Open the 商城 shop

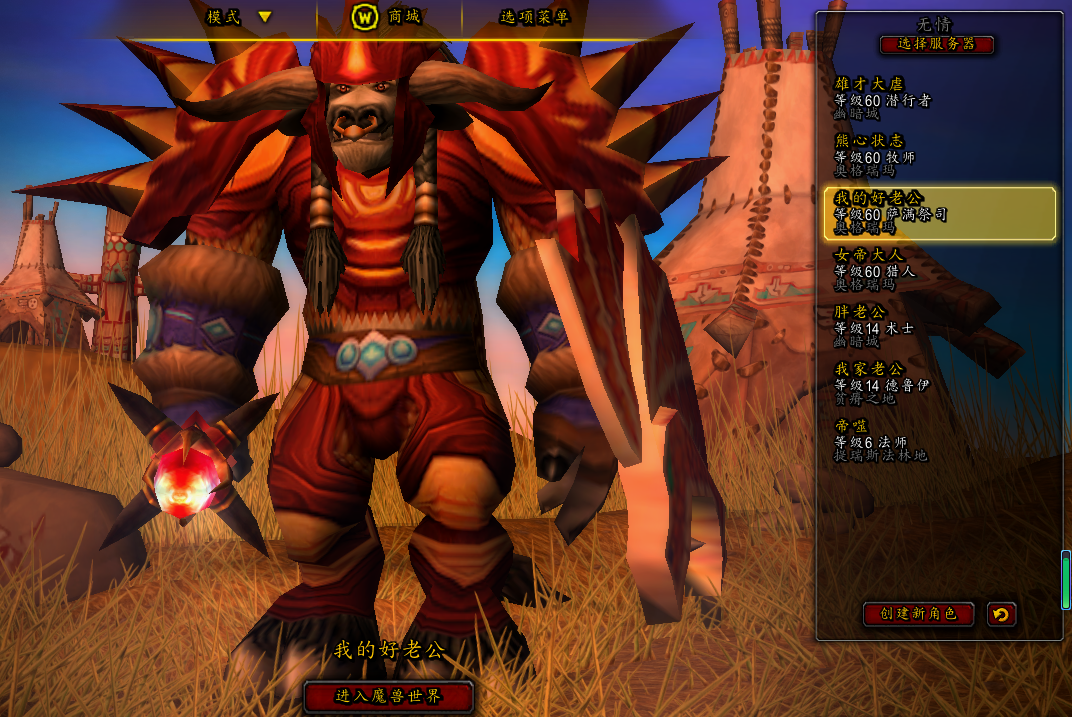pyautogui.click(x=388, y=17)
